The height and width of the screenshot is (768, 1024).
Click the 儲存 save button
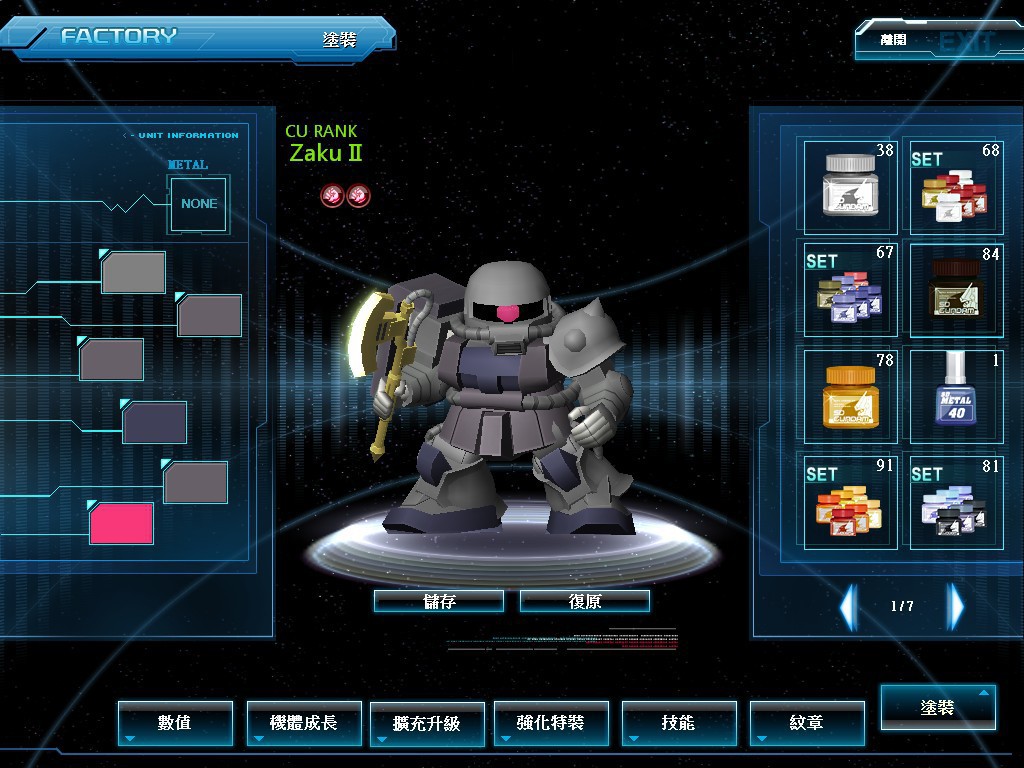coord(439,601)
